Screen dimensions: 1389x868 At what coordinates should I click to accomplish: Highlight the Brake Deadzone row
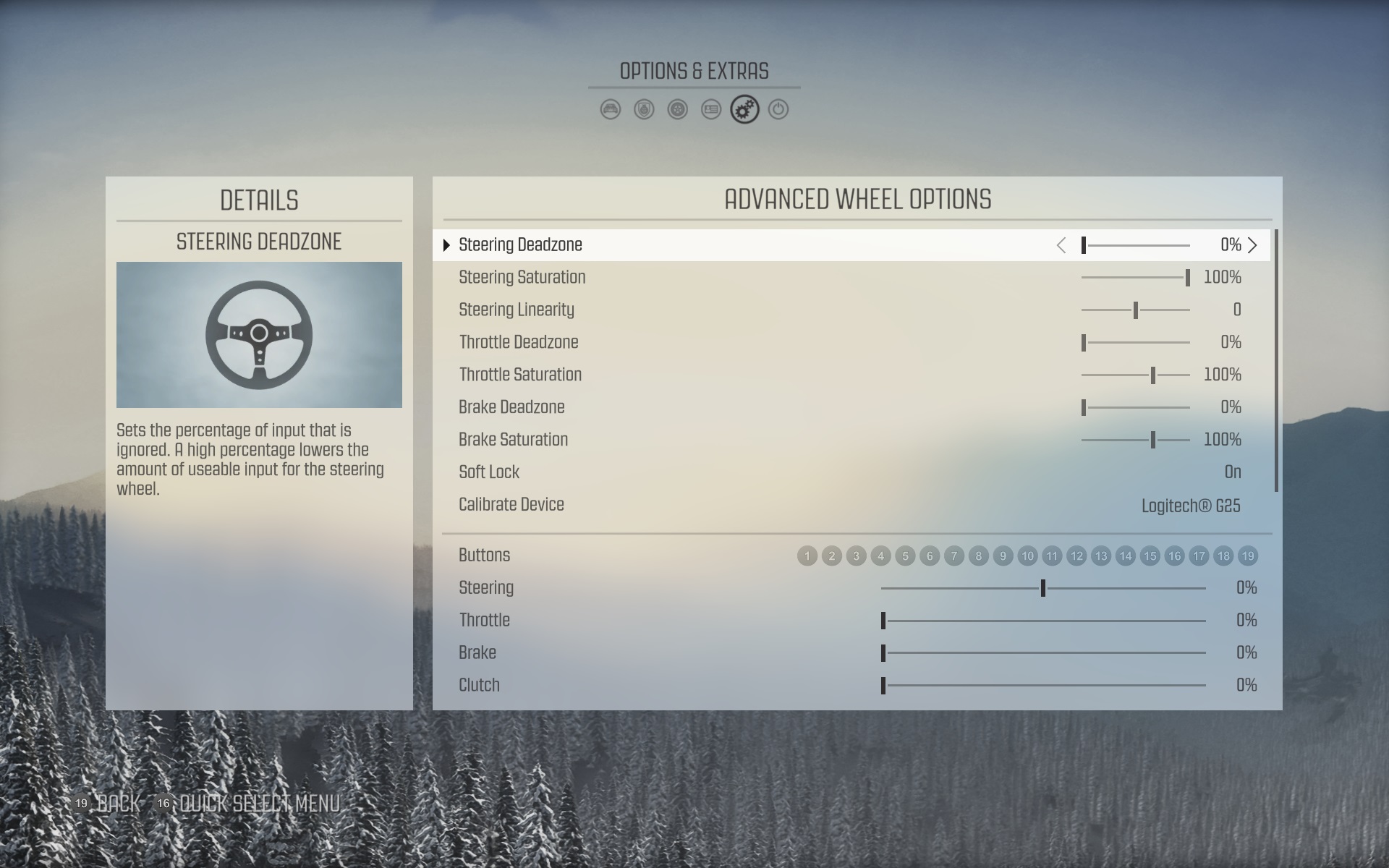pyautogui.click(x=511, y=407)
